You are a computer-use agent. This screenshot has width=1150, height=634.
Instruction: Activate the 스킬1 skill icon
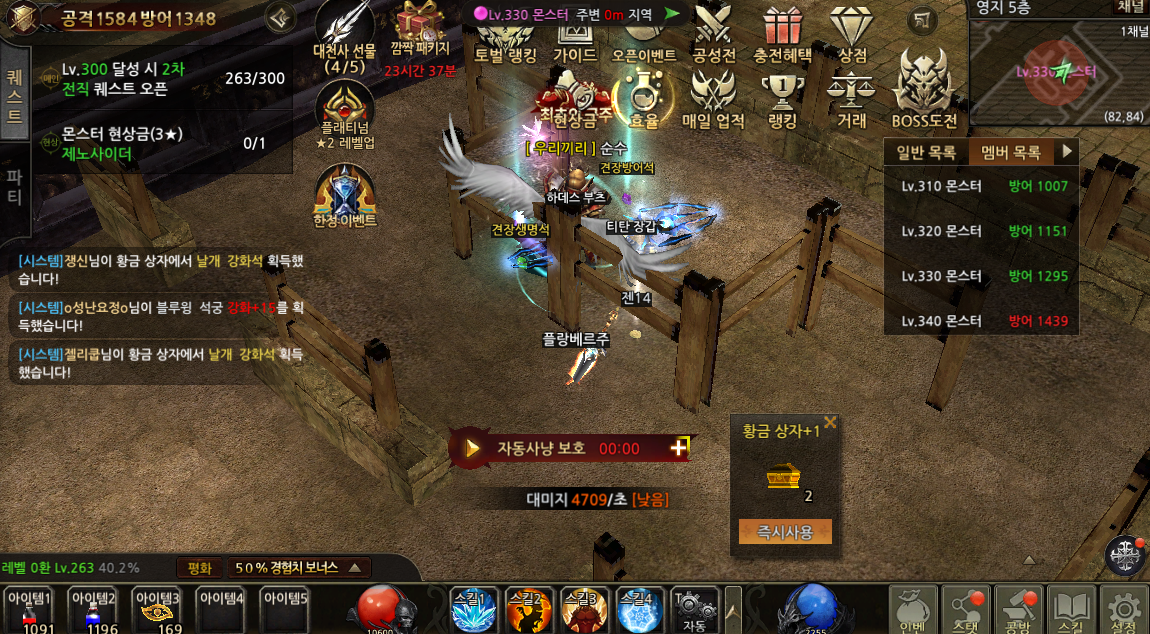coord(473,609)
